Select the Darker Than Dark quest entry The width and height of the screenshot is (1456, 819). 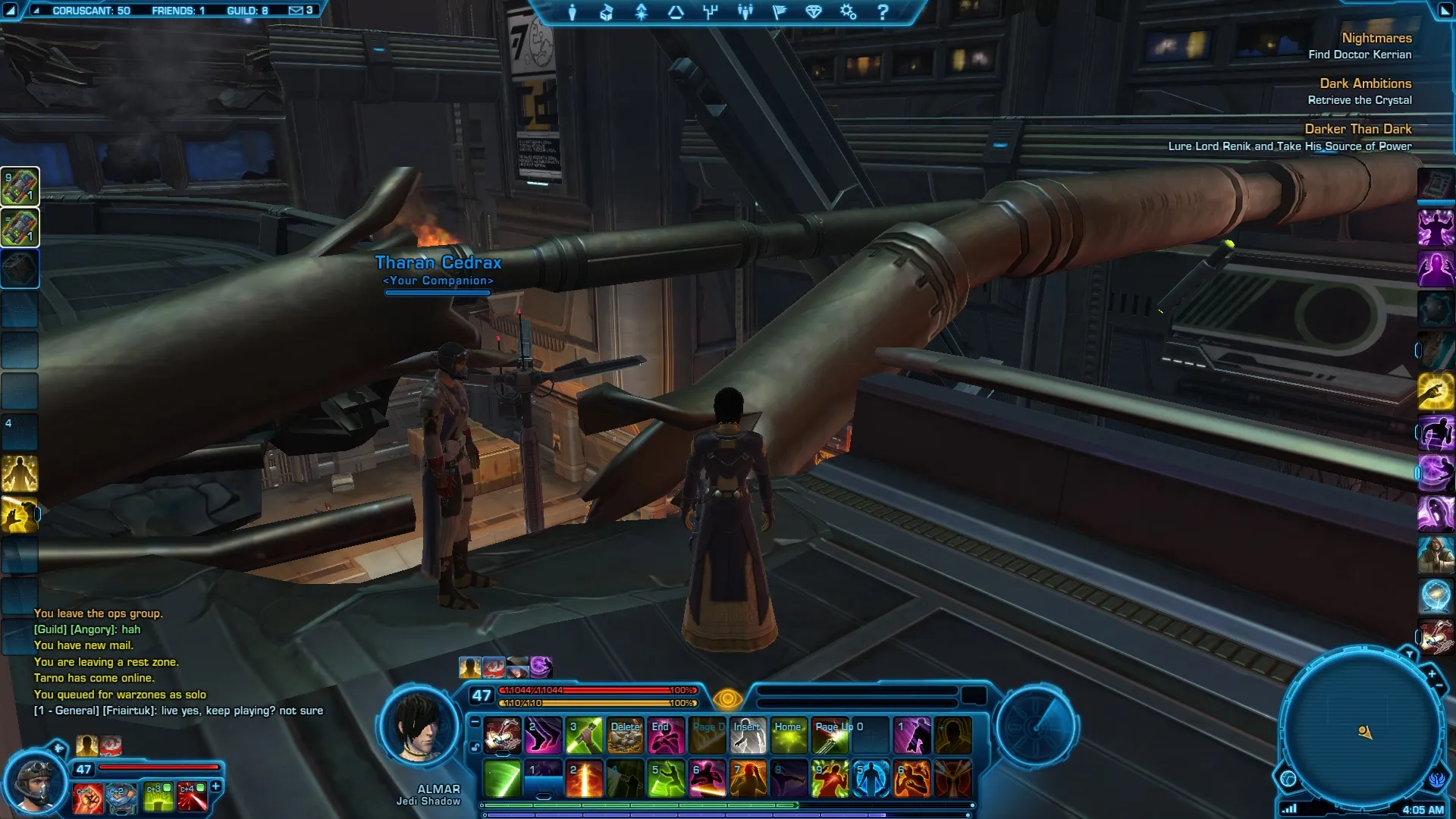click(1357, 129)
